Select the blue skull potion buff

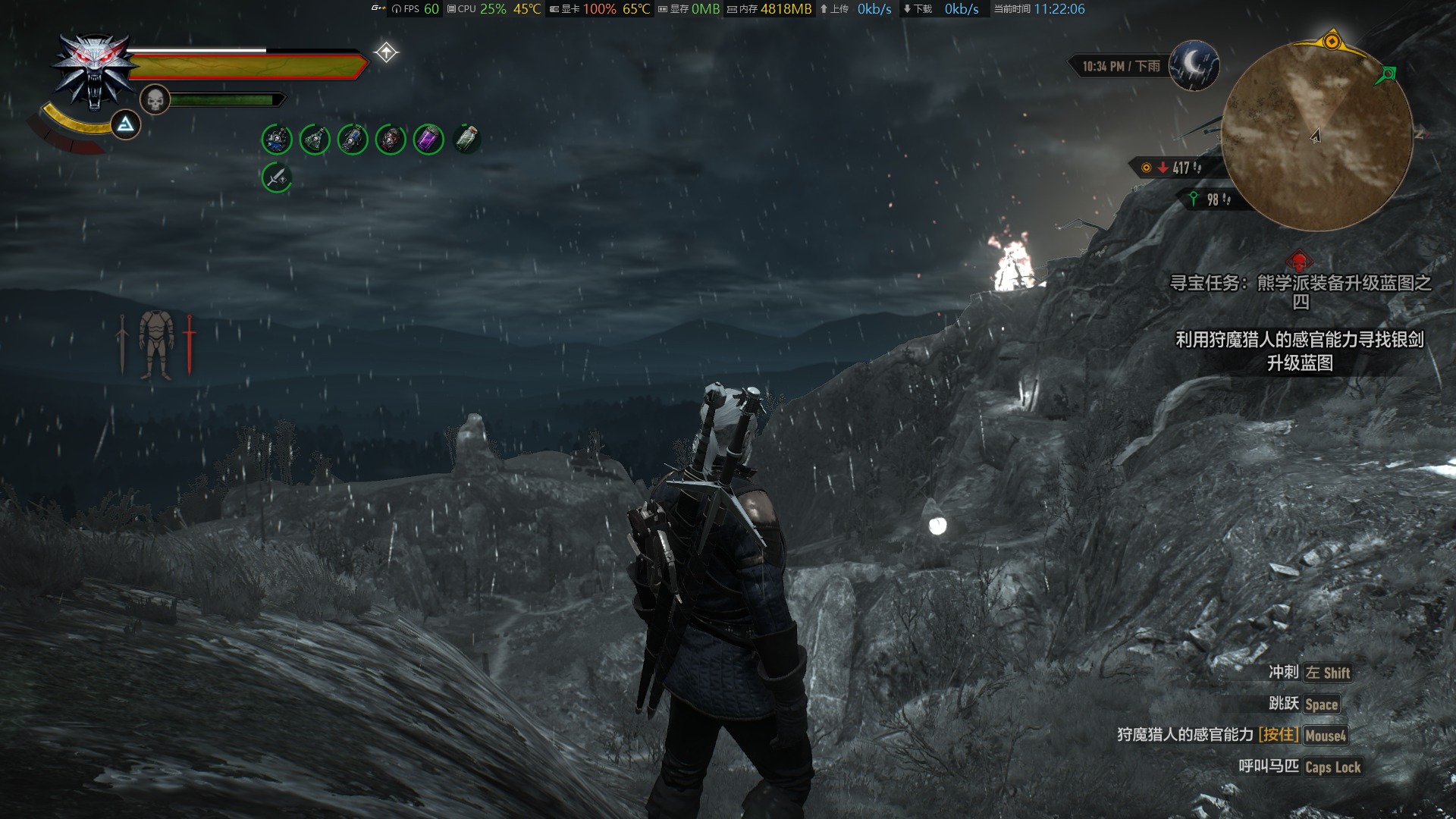point(277,140)
